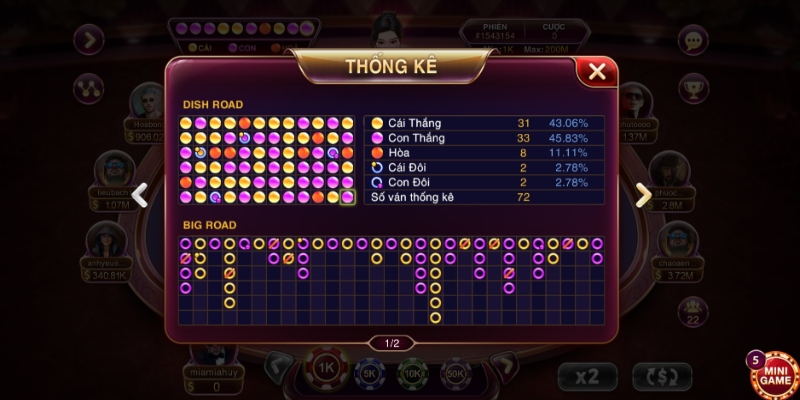Click the top-left arrow menu button
800x400 pixels.
(91, 40)
